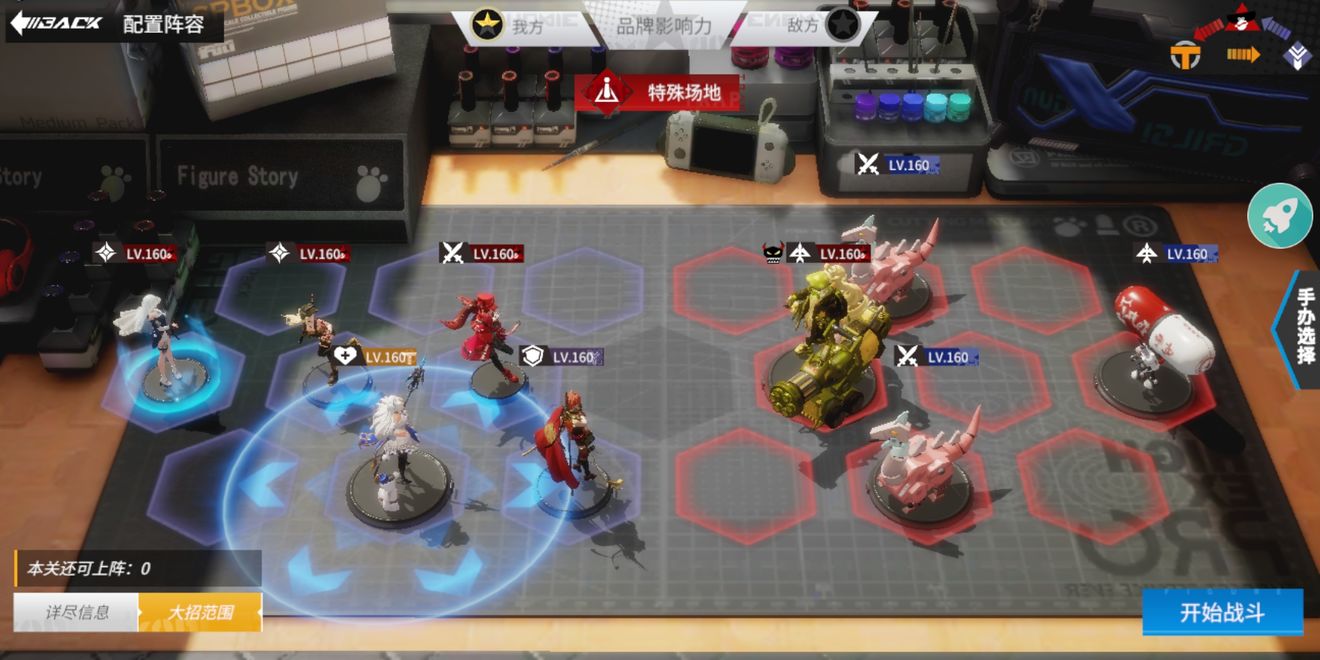The height and width of the screenshot is (660, 1320).
Task: Start the battle with 开始战斗
Action: [x=1222, y=612]
